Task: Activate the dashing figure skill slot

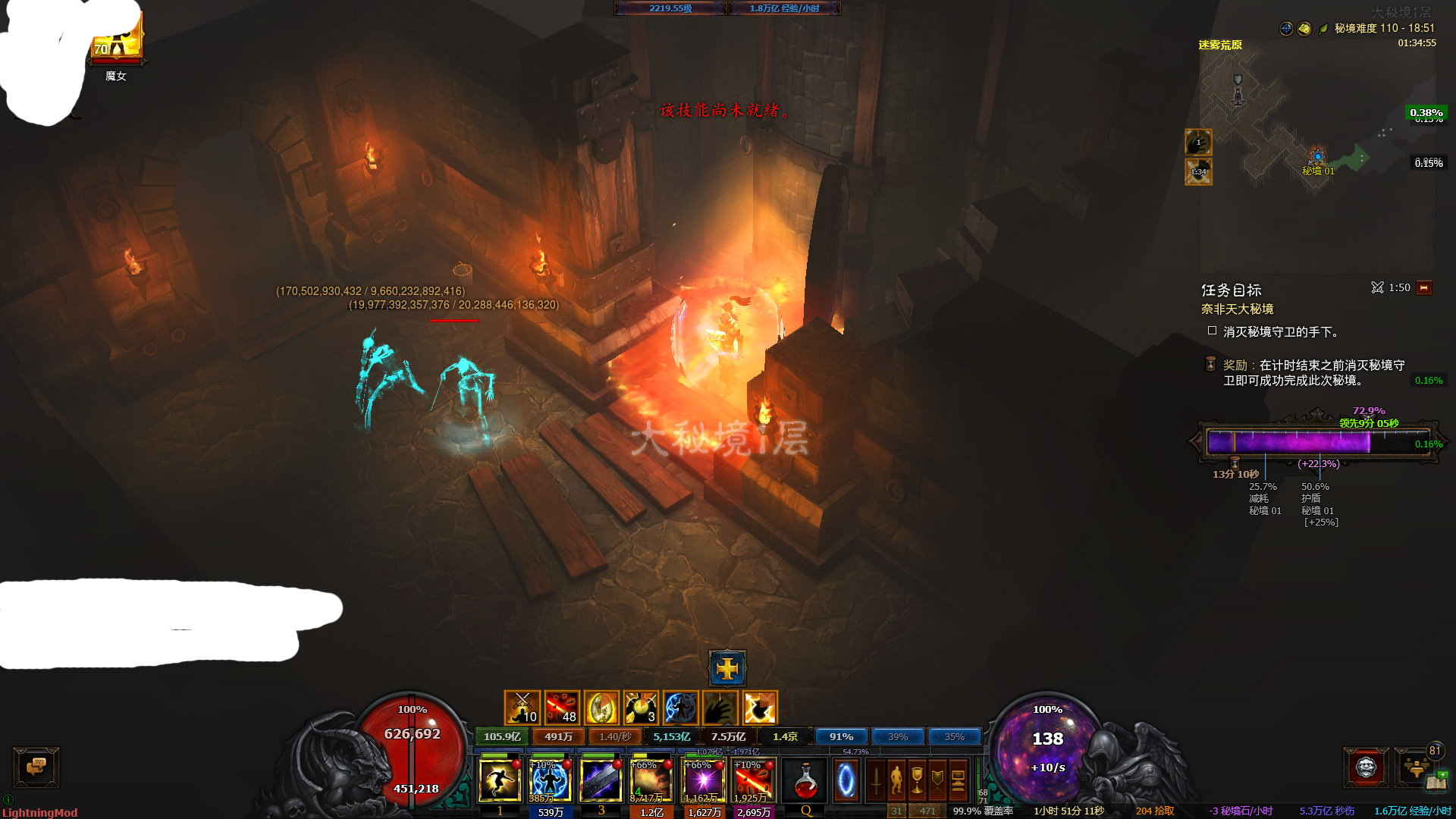Action: click(500, 780)
